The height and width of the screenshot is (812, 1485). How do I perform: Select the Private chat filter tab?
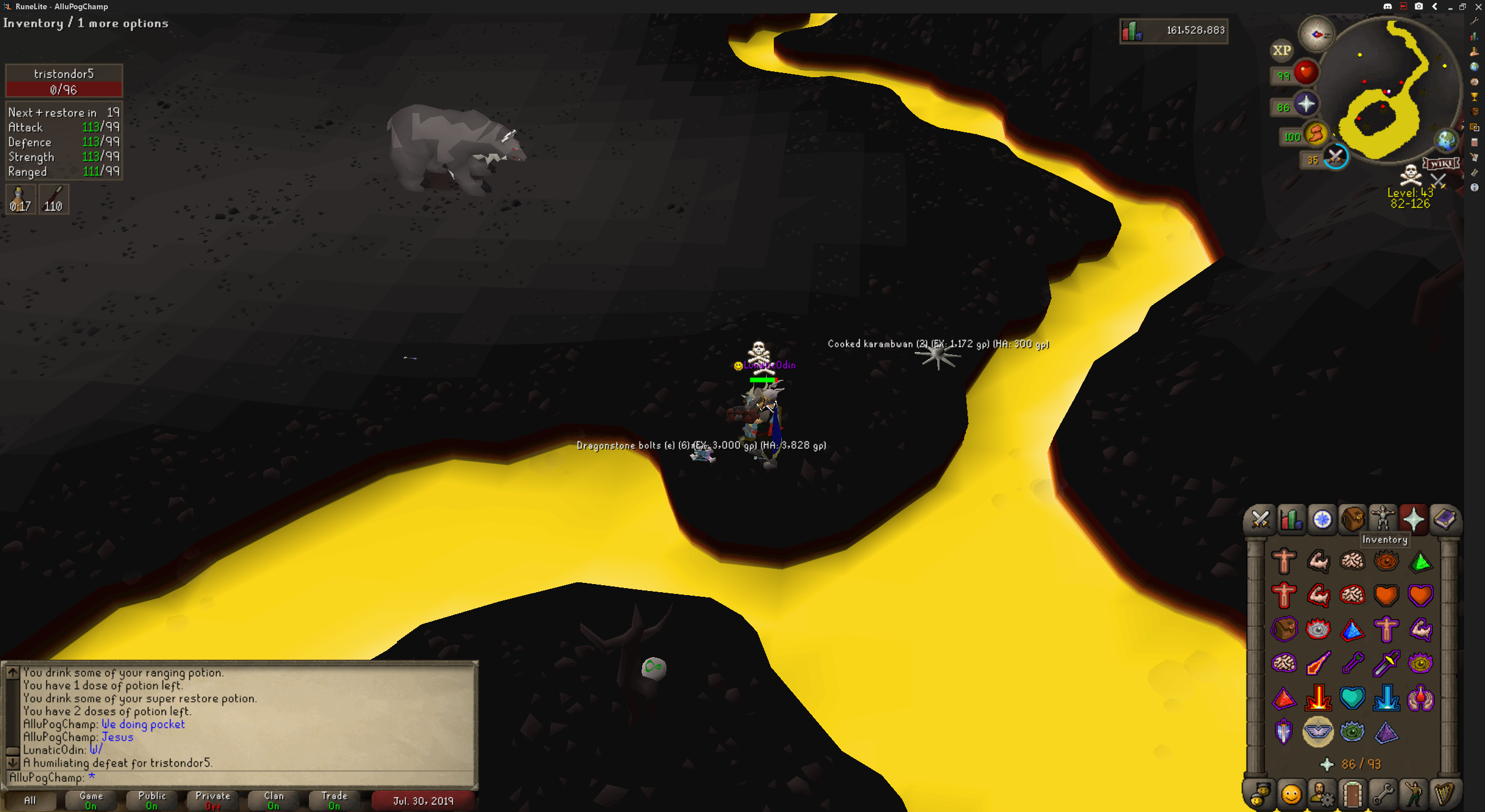coord(213,800)
